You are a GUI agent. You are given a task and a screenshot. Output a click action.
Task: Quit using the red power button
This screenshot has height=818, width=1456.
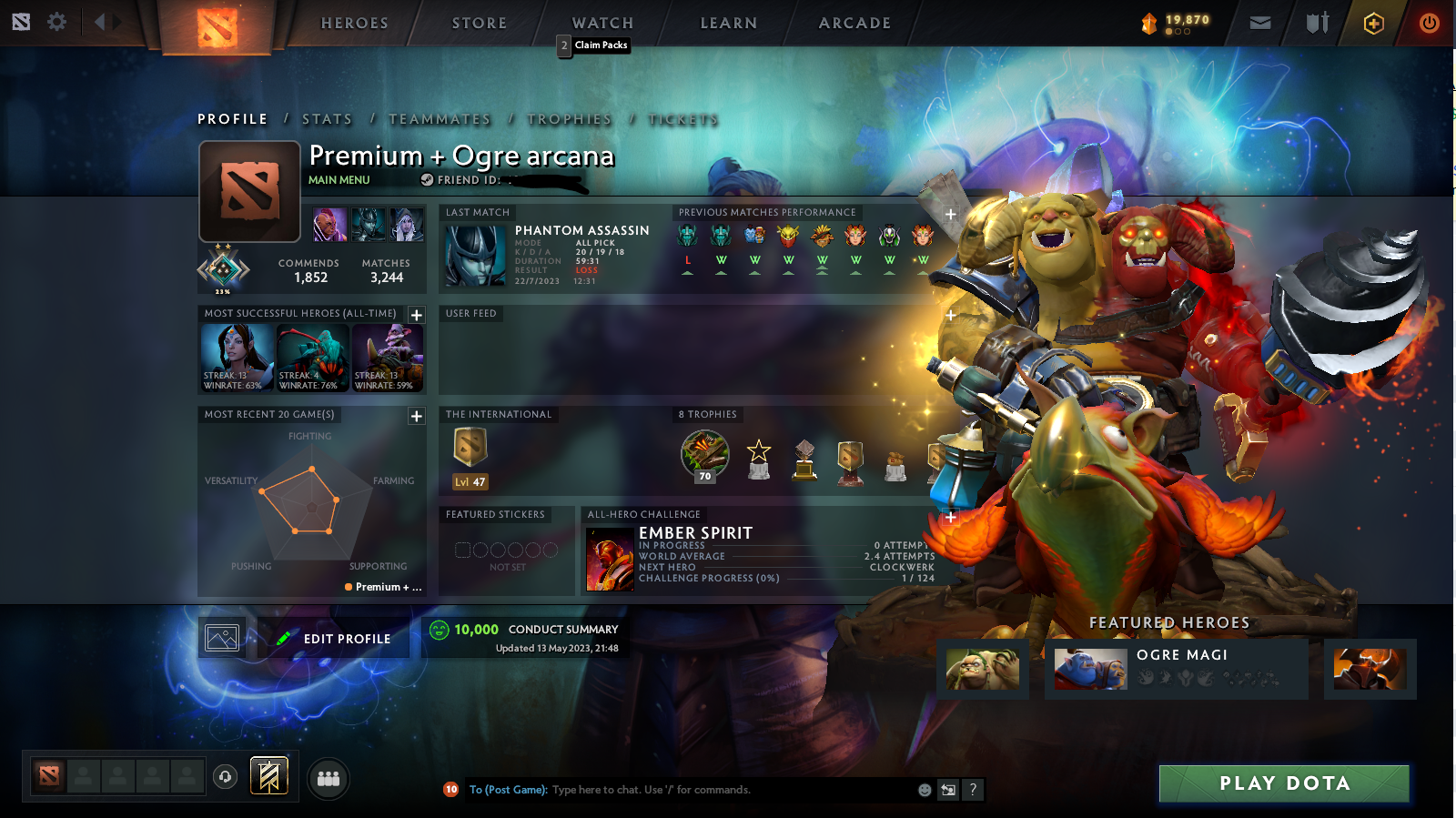(x=1429, y=23)
